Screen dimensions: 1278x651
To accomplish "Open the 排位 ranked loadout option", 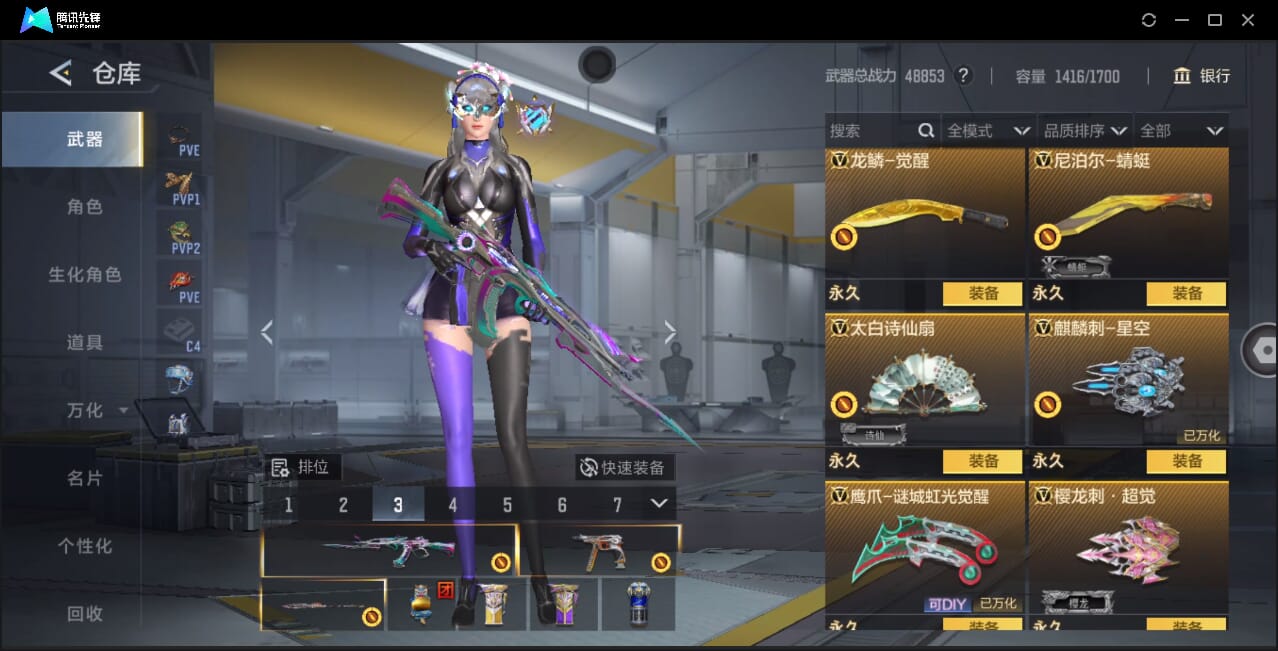I will 305,467.
